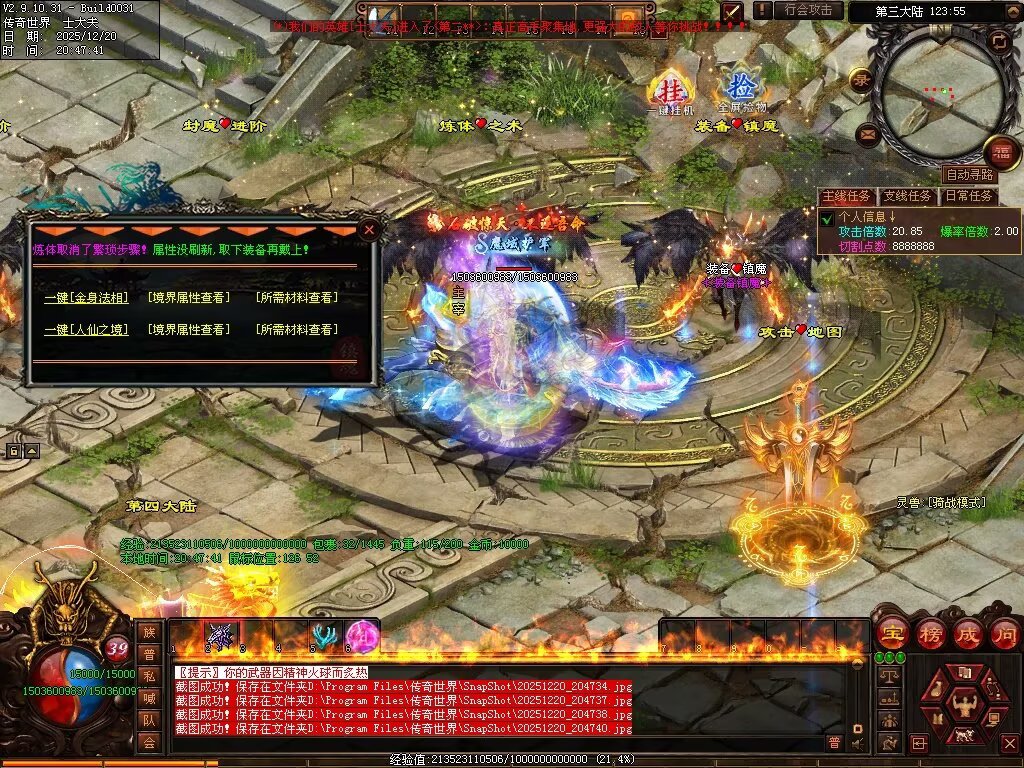Open the character panel muscle-figure icon

point(964,703)
